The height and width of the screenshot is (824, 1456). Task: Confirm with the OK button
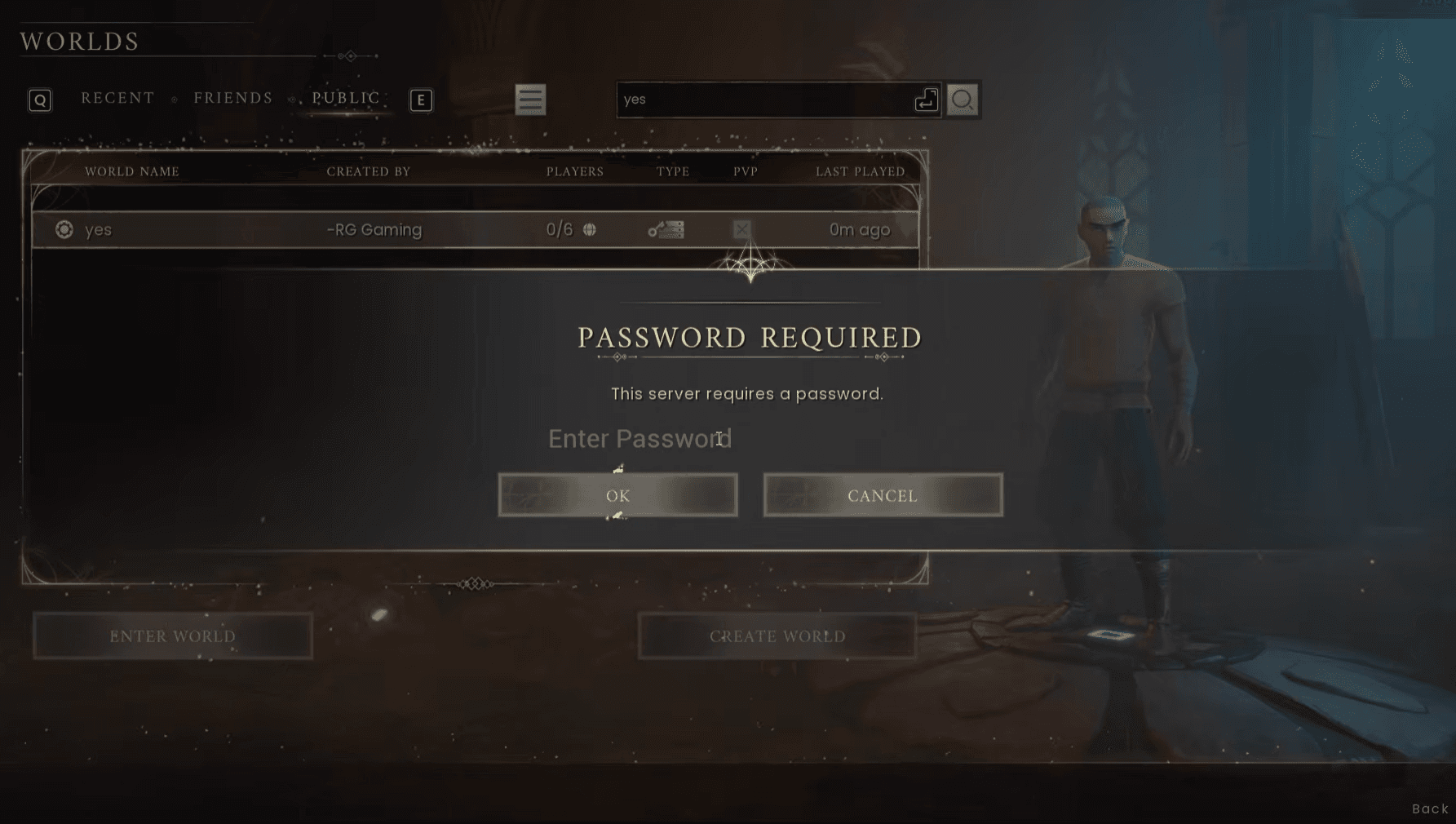(x=617, y=495)
